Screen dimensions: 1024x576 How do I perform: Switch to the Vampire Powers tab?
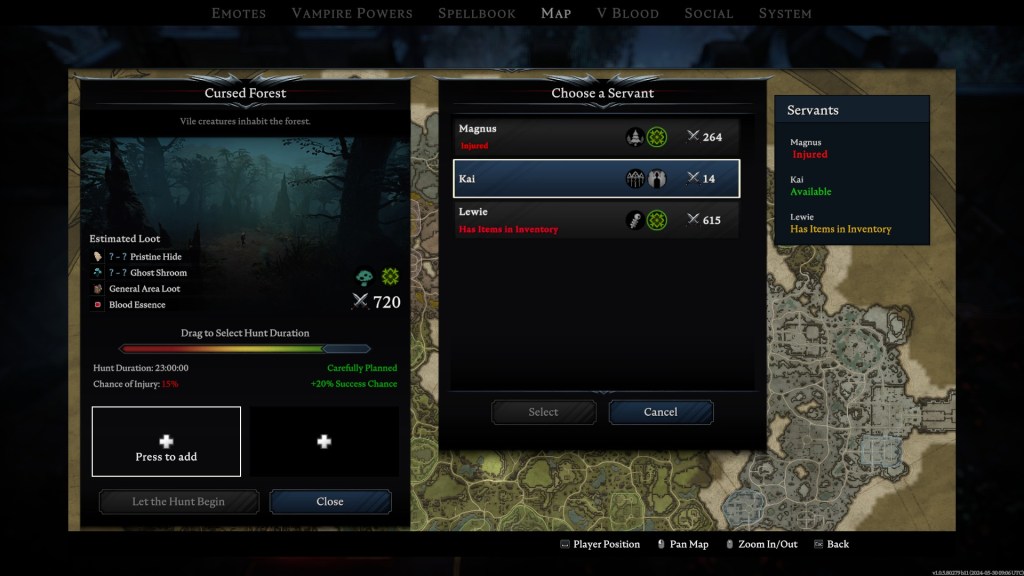point(352,13)
